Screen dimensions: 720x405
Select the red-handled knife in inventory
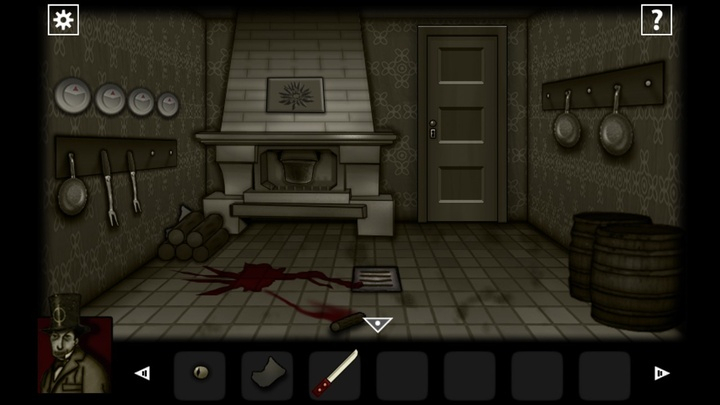tap(334, 375)
